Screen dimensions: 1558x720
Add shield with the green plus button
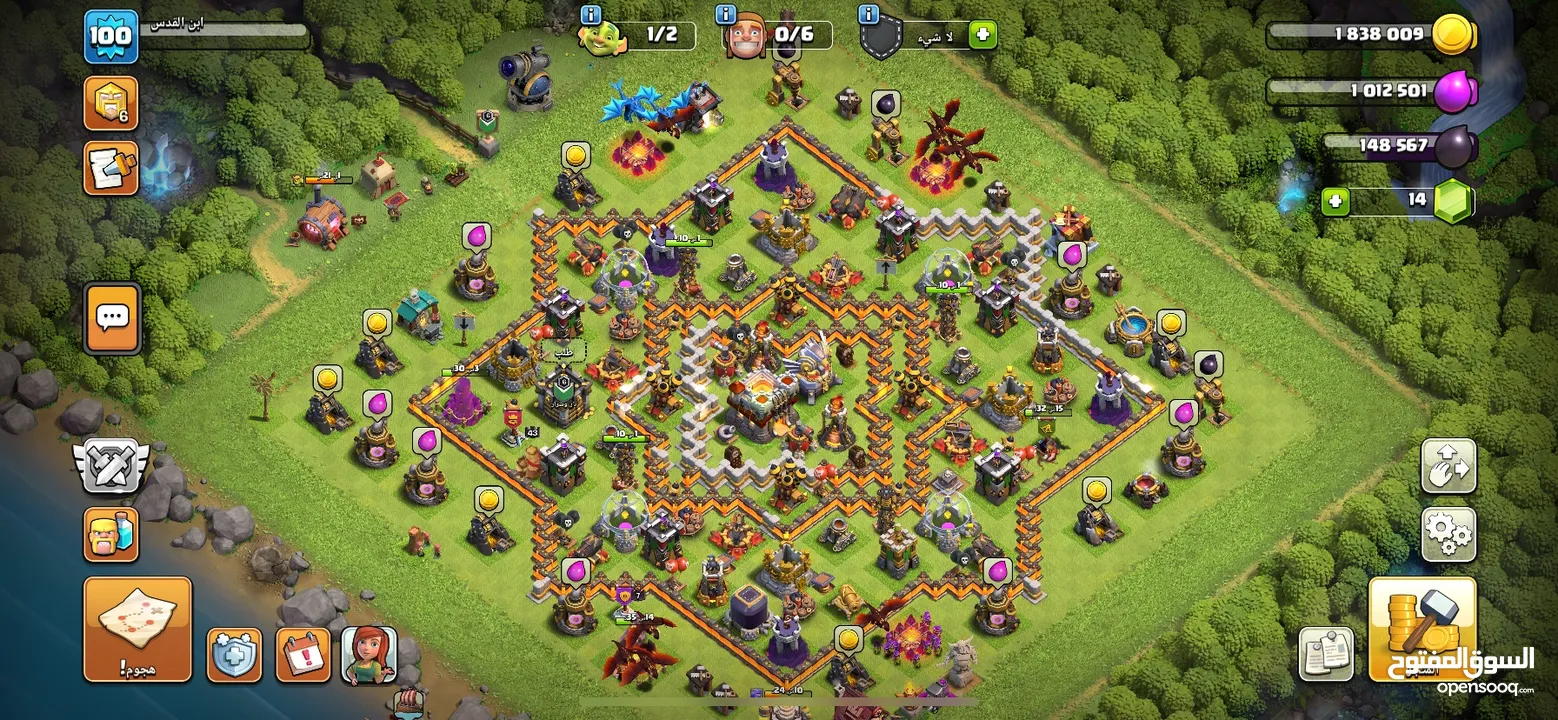click(x=982, y=35)
